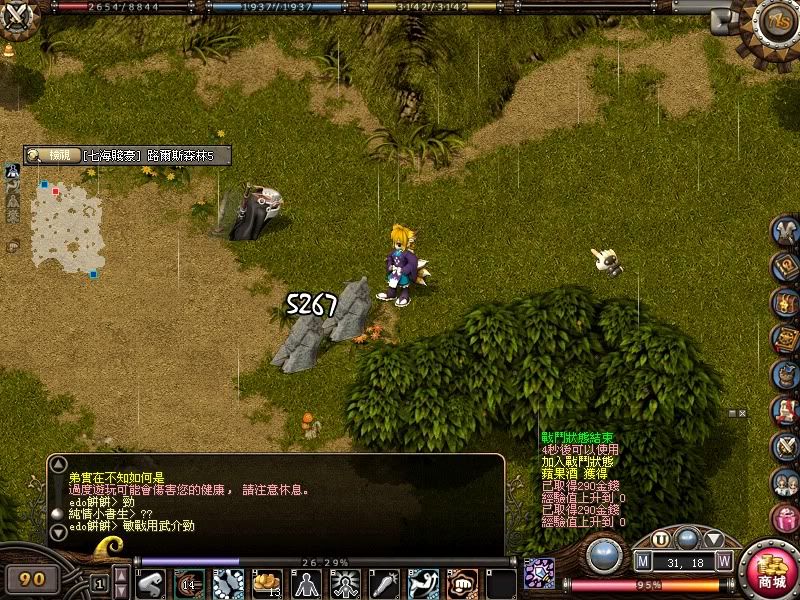Viewport: 800px width, 600px height.
Task: Open the armor equipment icon
Action: (785, 231)
